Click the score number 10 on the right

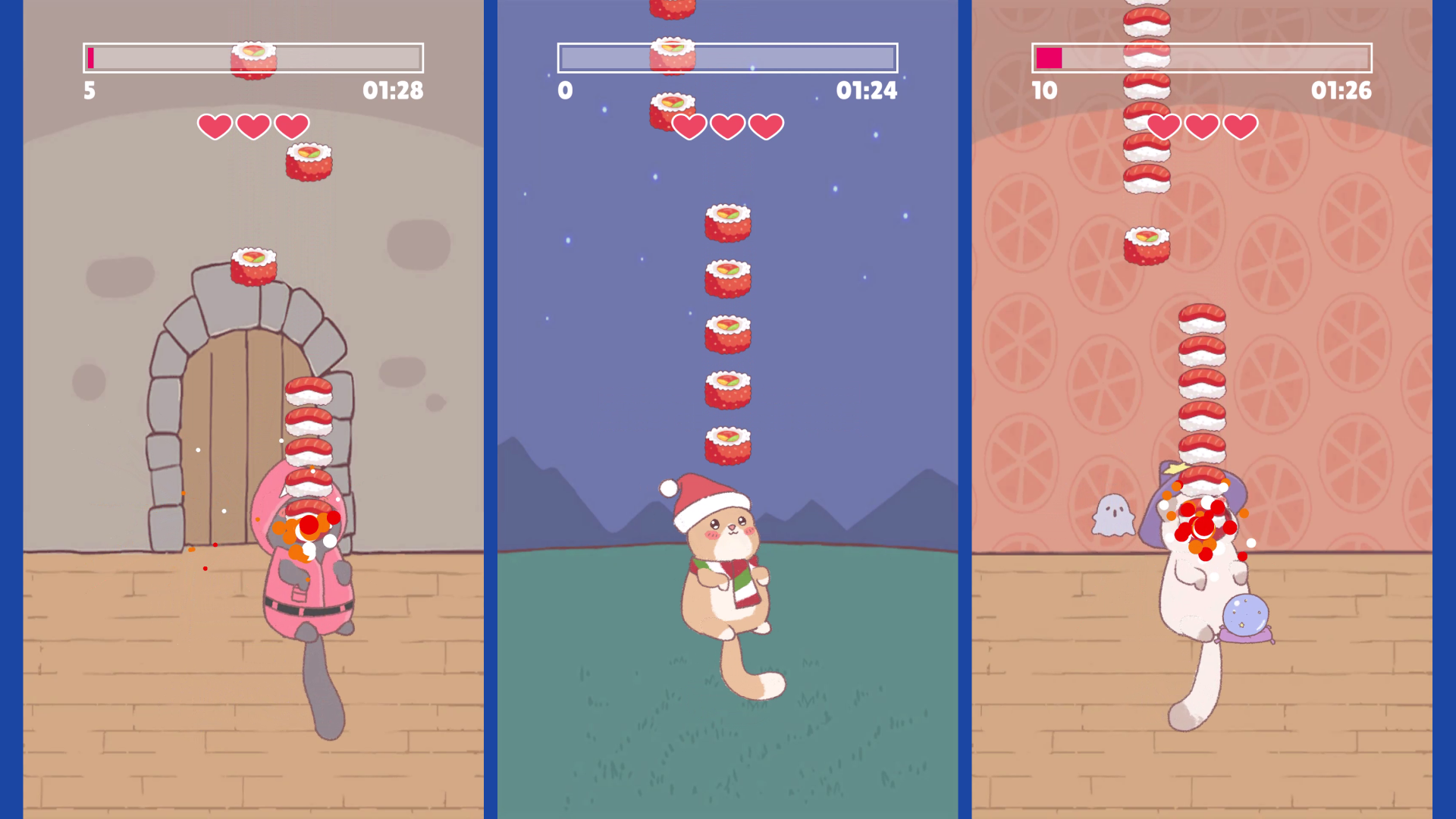point(1045,91)
